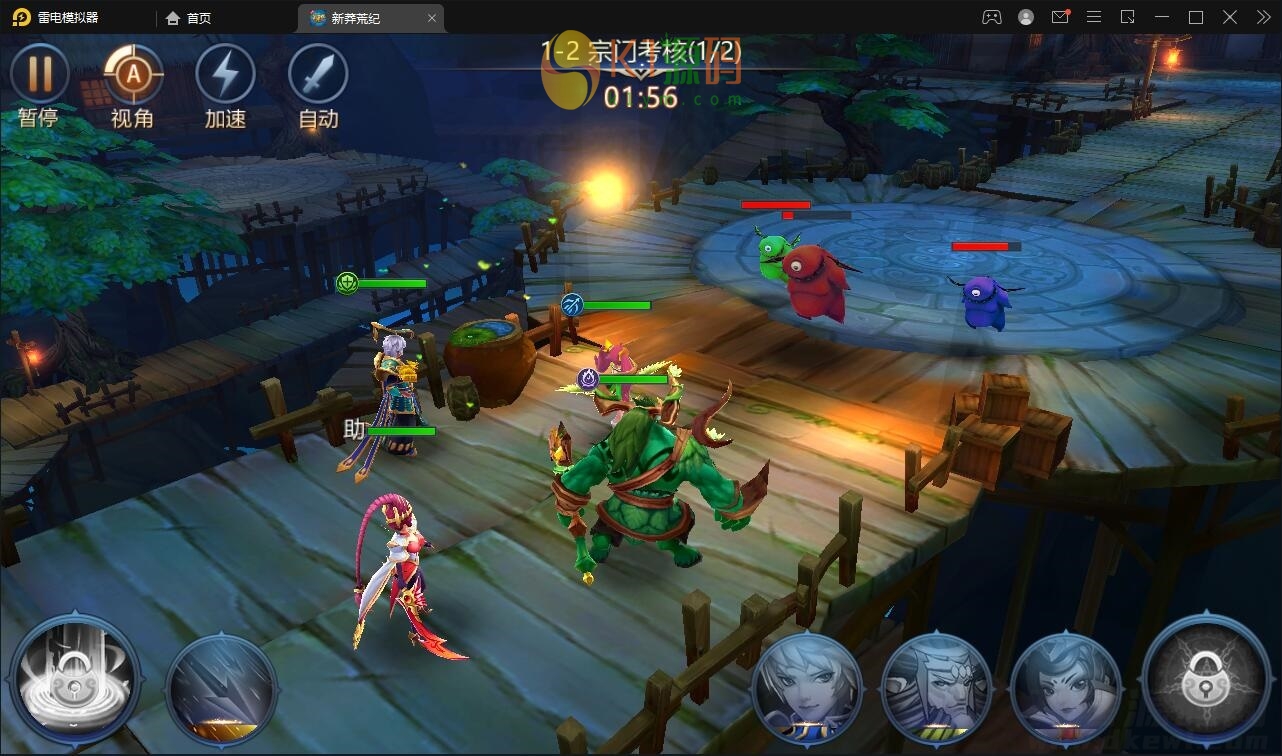
Task: Pause the battle with 暂停 button
Action: coord(39,75)
